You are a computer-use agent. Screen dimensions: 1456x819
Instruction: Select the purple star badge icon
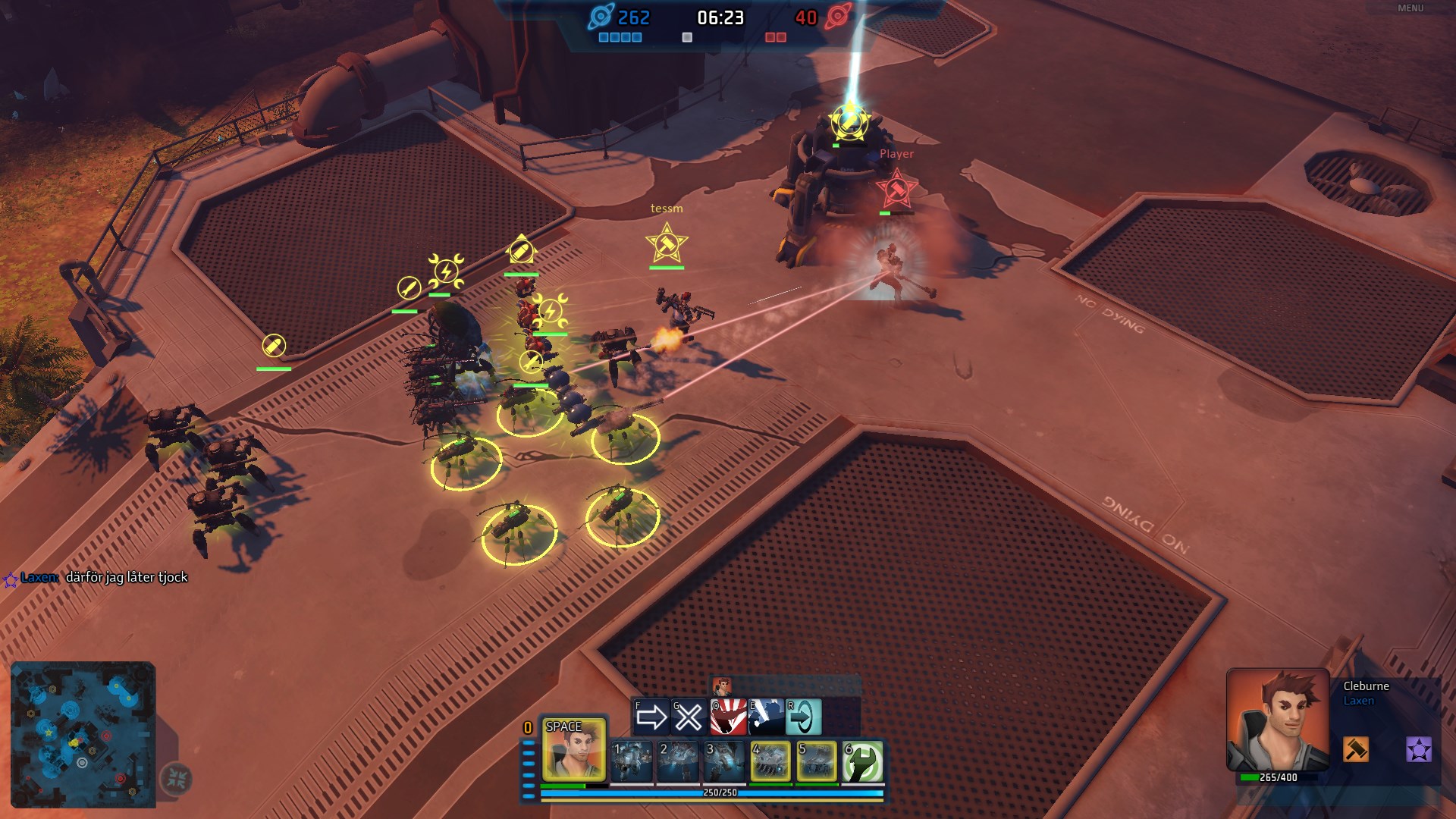1419,749
